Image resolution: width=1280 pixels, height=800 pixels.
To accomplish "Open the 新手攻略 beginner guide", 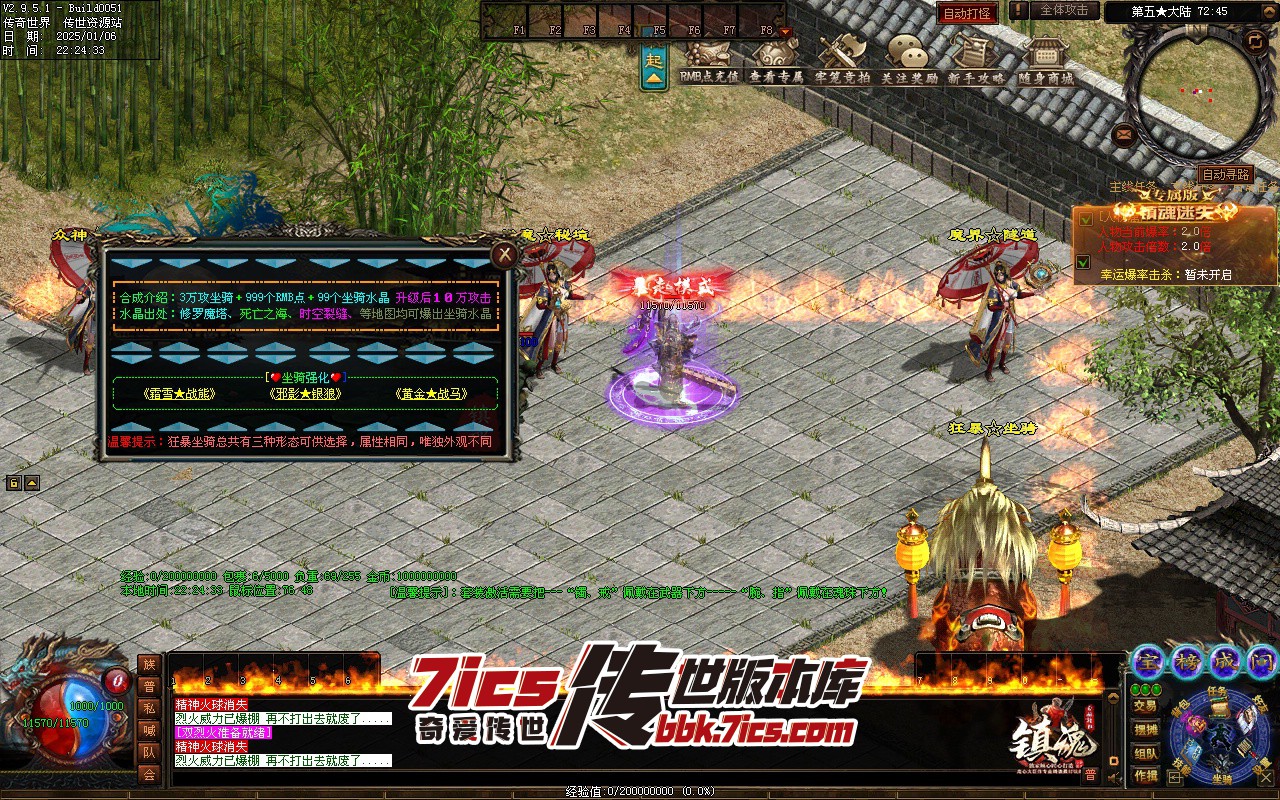I will click(x=975, y=58).
